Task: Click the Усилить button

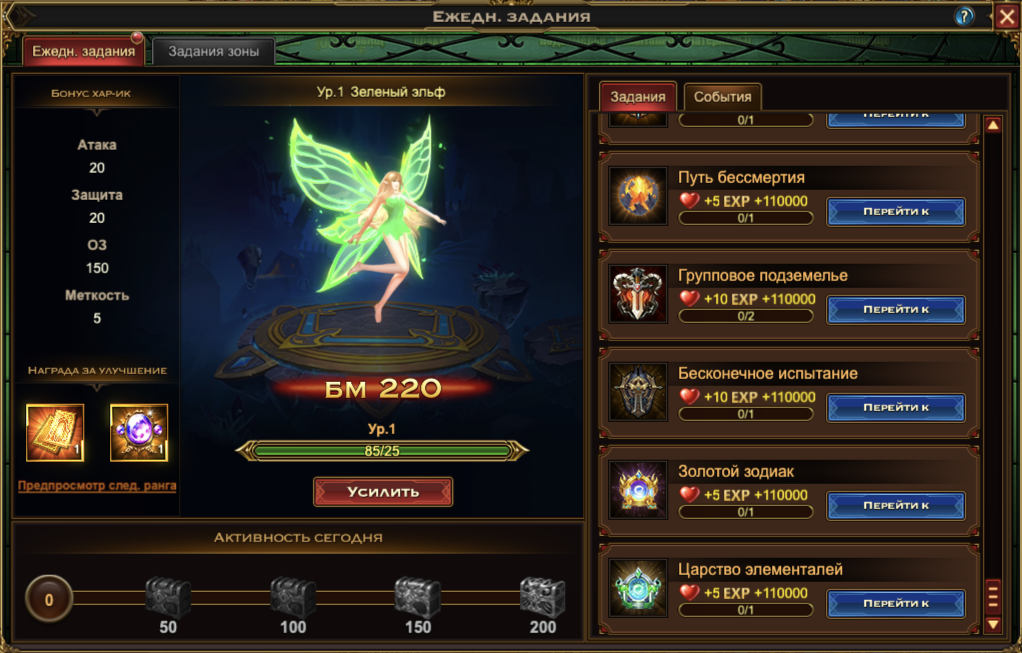Action: (x=383, y=492)
